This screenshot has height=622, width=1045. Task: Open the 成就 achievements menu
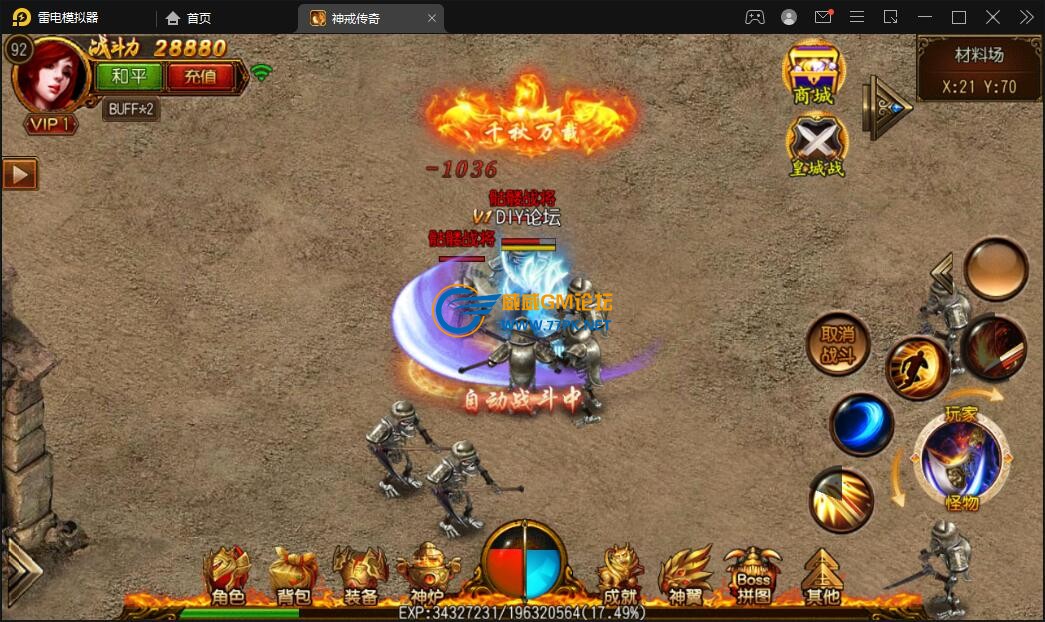click(620, 577)
